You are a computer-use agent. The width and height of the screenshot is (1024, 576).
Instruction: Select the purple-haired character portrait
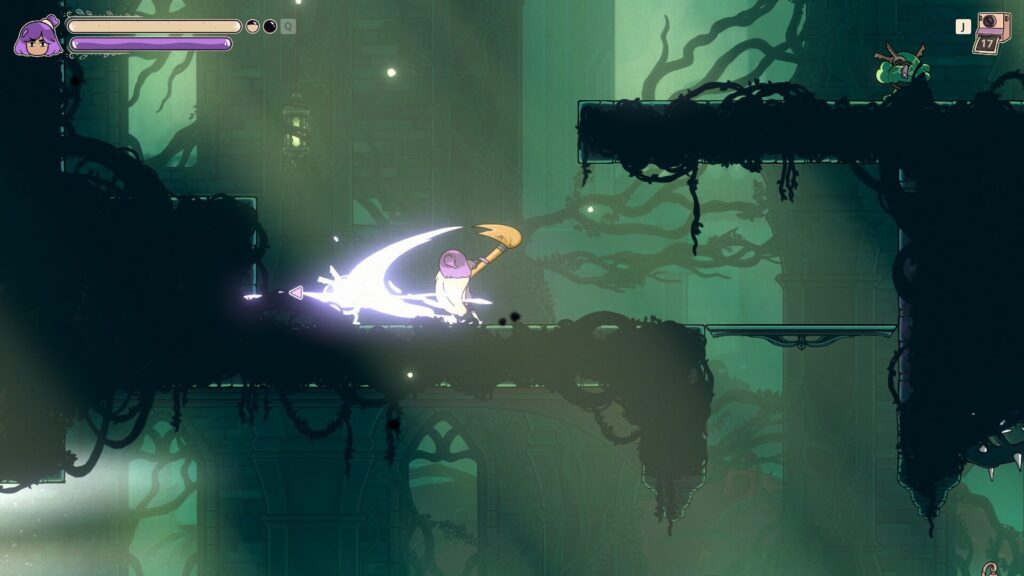pos(37,36)
